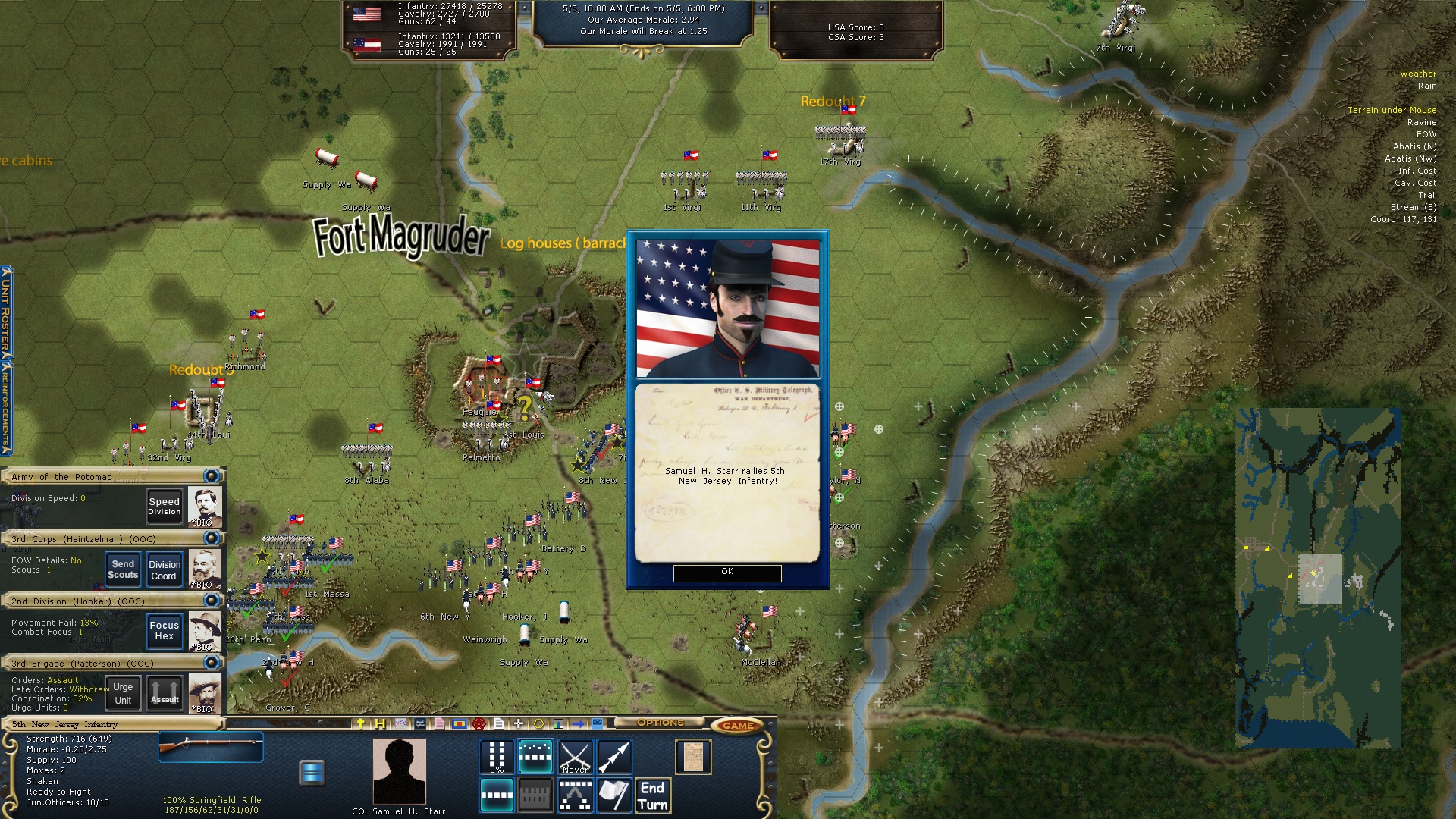The image size is (1456, 819).
Task: Open the Reinforcements side tab
Action: [6, 406]
